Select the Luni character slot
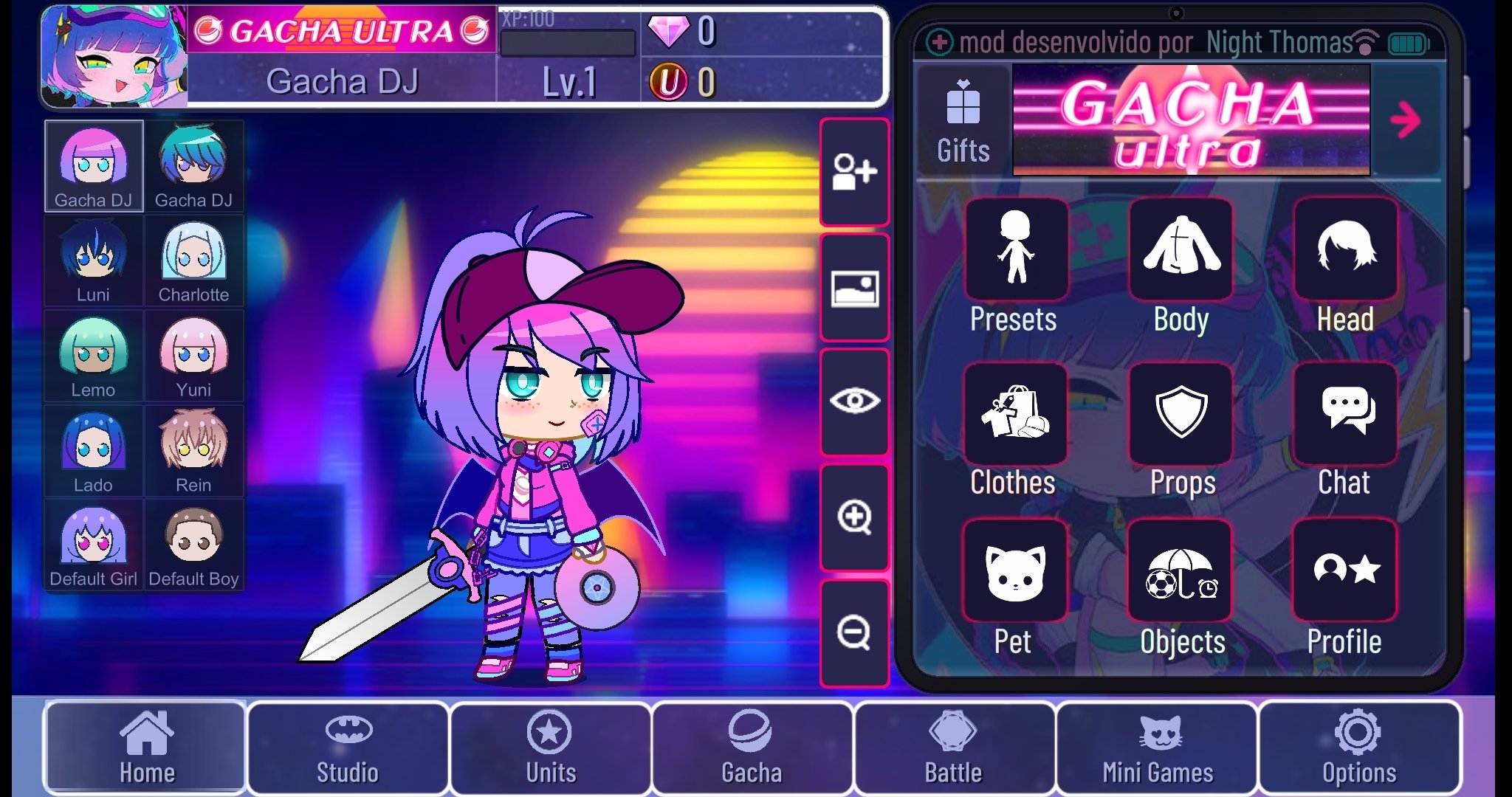The image size is (1512, 797). [x=94, y=260]
